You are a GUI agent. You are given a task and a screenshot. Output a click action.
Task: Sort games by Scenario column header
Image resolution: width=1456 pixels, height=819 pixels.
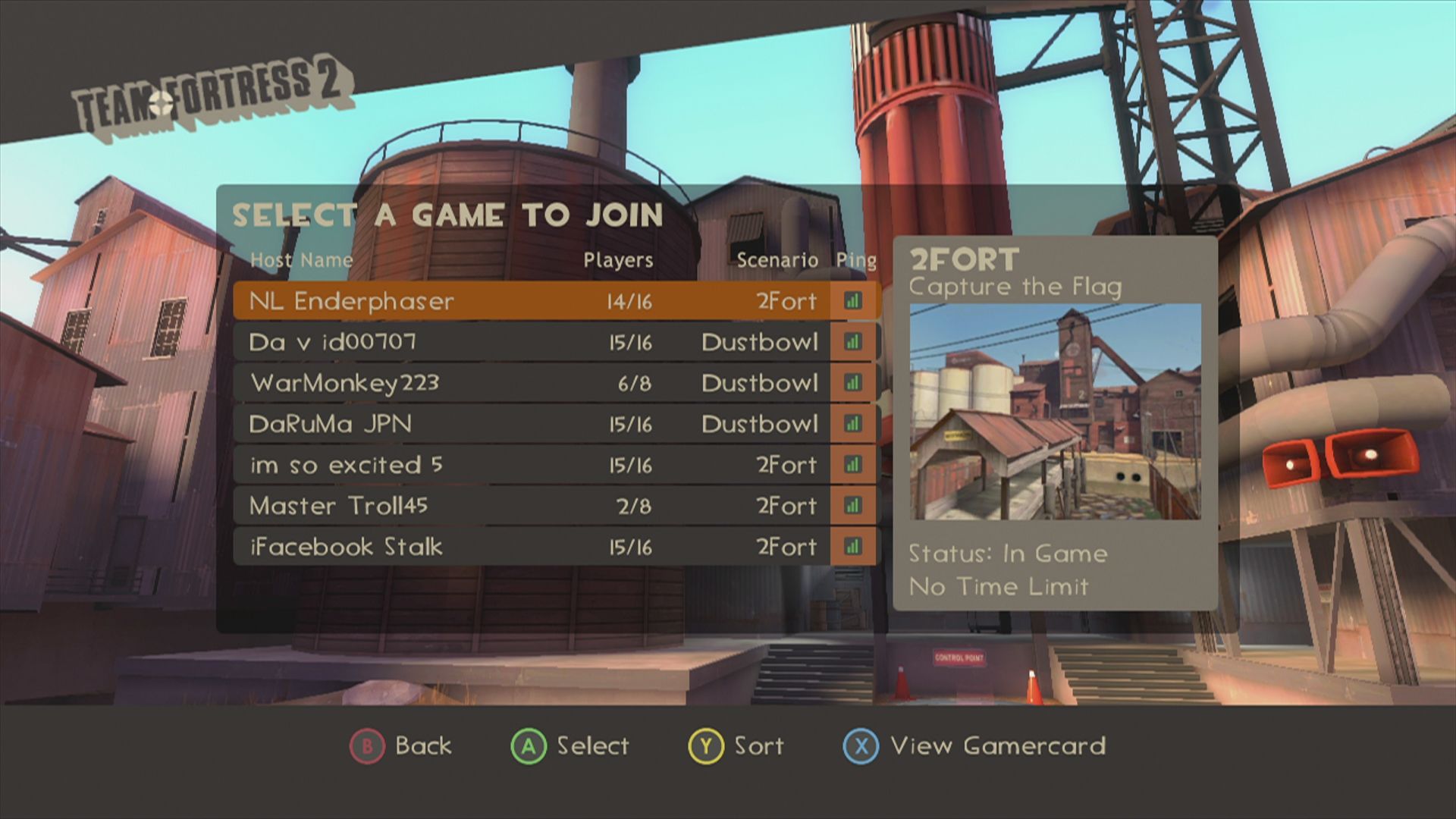pos(777,260)
